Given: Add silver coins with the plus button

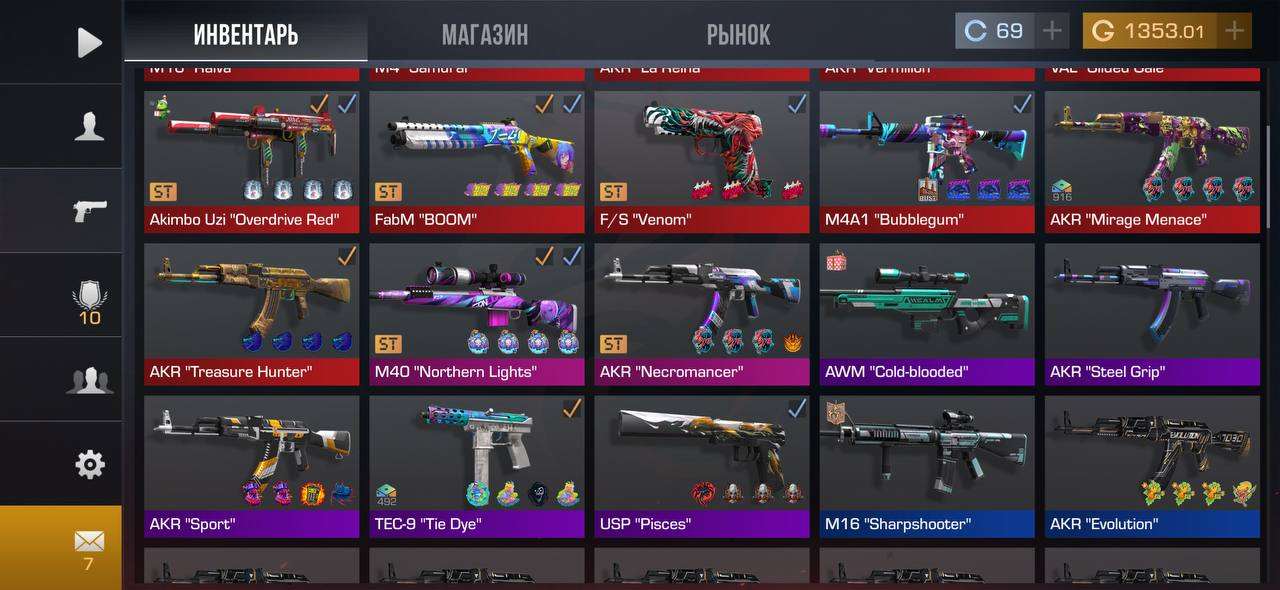Looking at the screenshot, I should (x=1052, y=31).
